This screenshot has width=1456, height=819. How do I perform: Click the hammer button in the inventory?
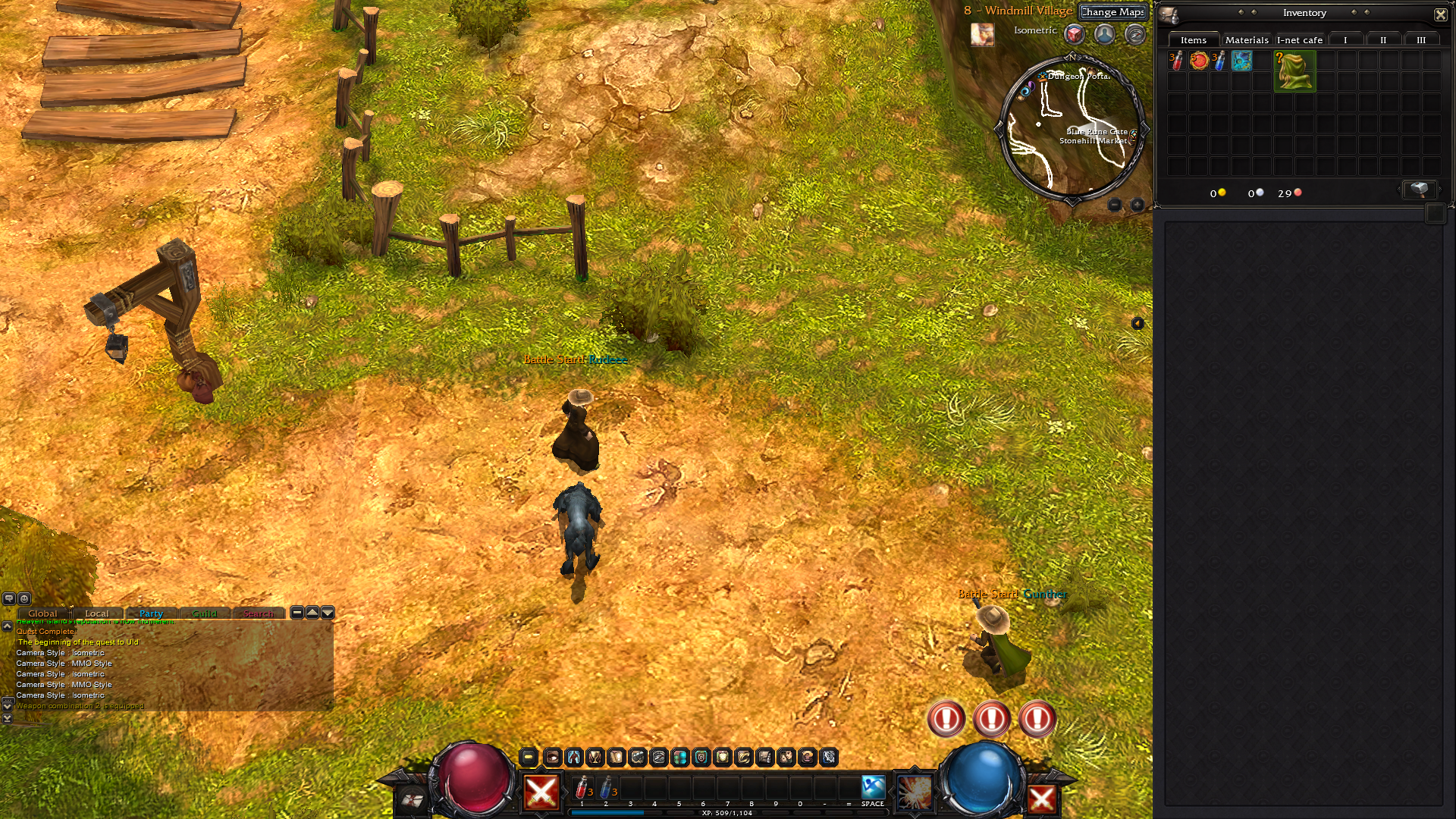click(x=1419, y=190)
